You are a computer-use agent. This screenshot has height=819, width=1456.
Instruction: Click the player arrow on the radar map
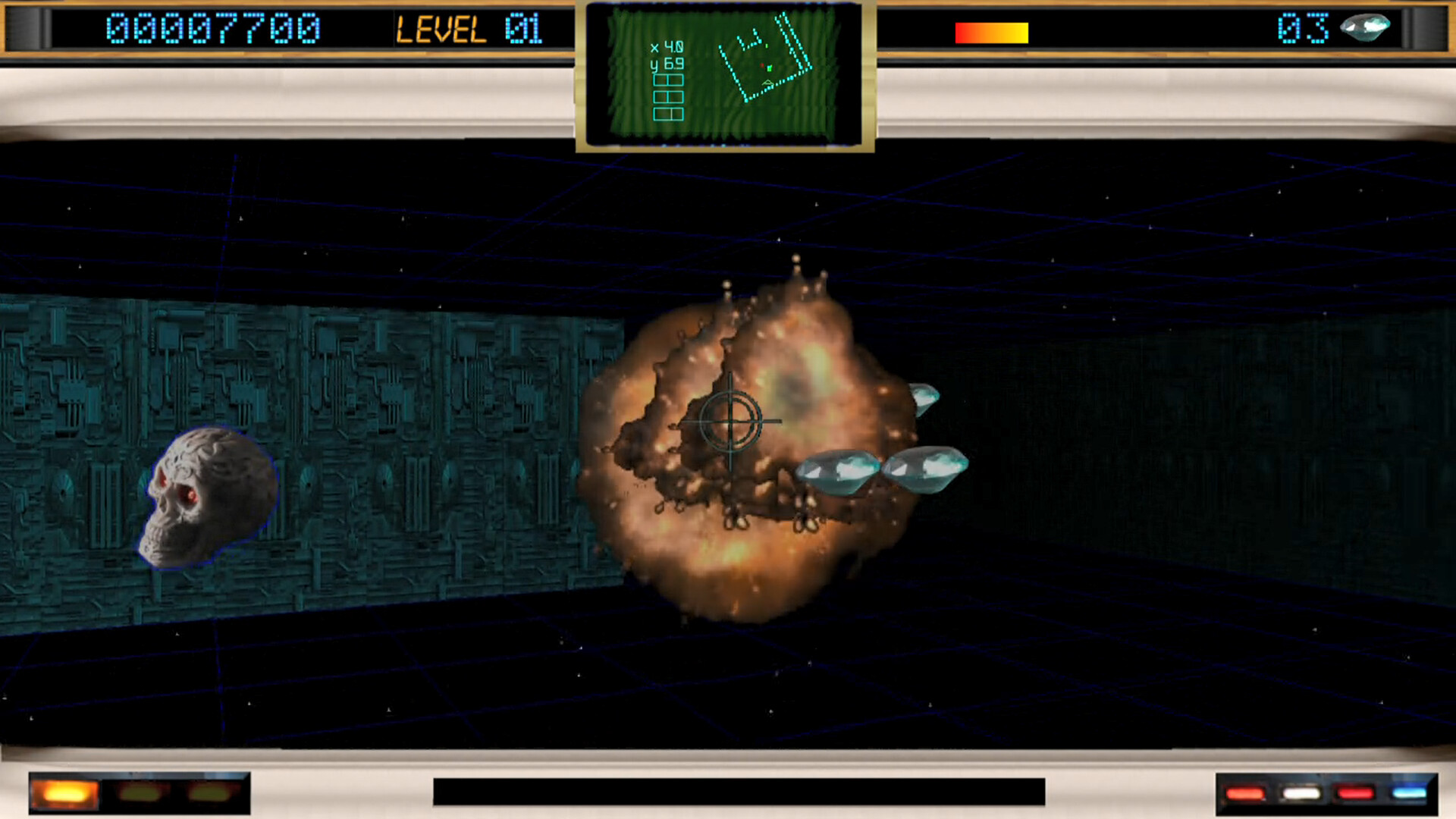pos(767,83)
